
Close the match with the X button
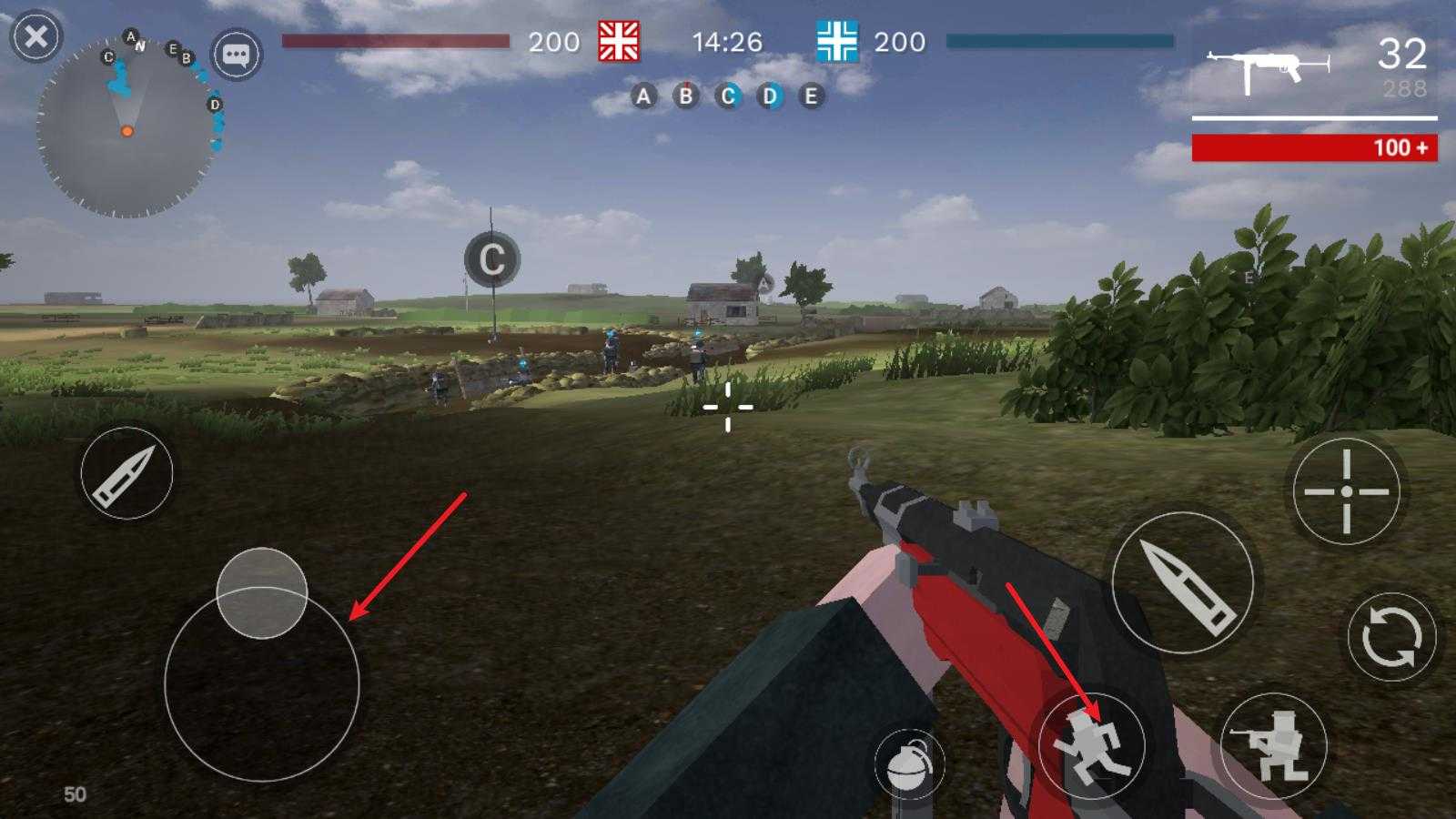[x=36, y=37]
